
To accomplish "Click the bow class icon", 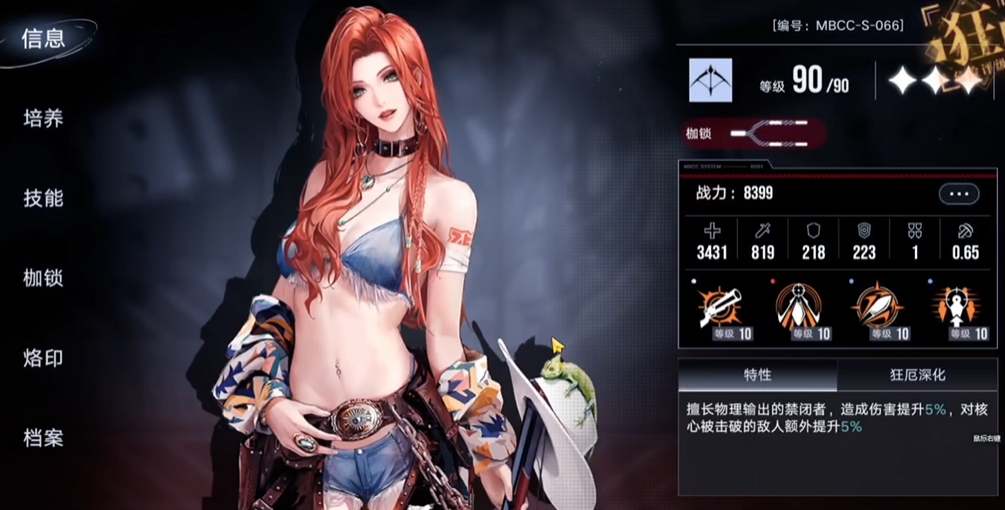I will coord(710,80).
